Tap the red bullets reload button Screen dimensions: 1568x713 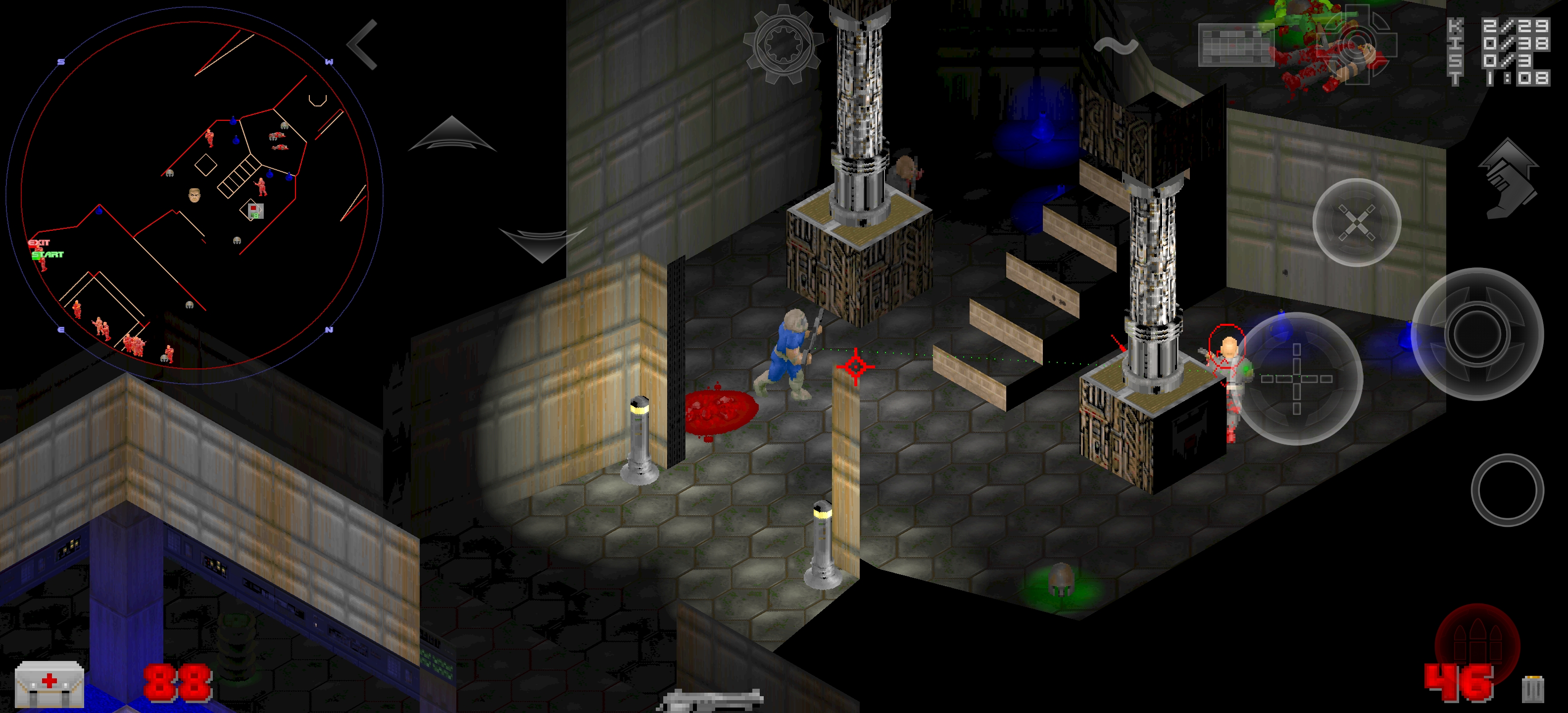(x=1477, y=646)
